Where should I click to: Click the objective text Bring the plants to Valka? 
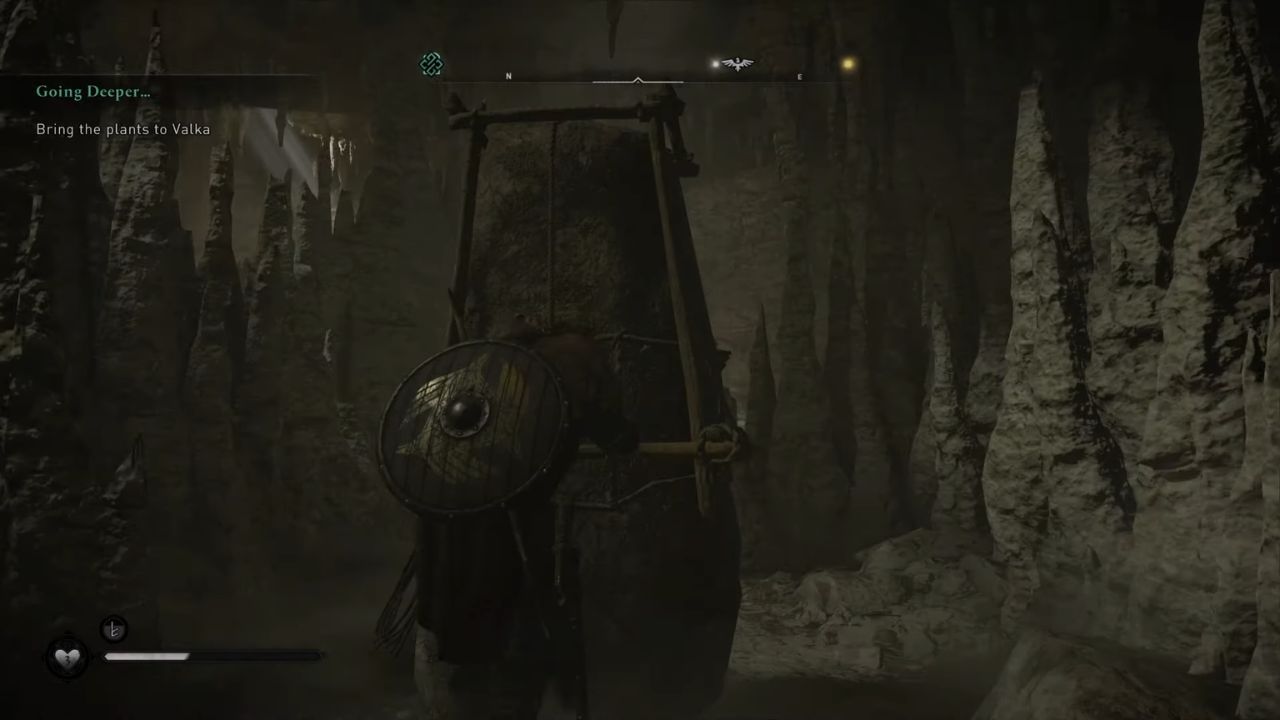pyautogui.click(x=123, y=129)
